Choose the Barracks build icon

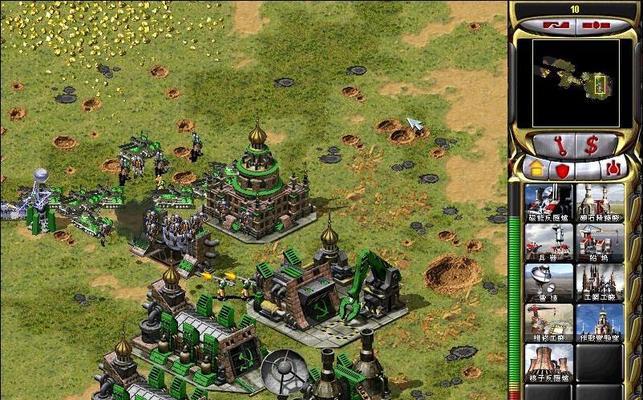549,241
